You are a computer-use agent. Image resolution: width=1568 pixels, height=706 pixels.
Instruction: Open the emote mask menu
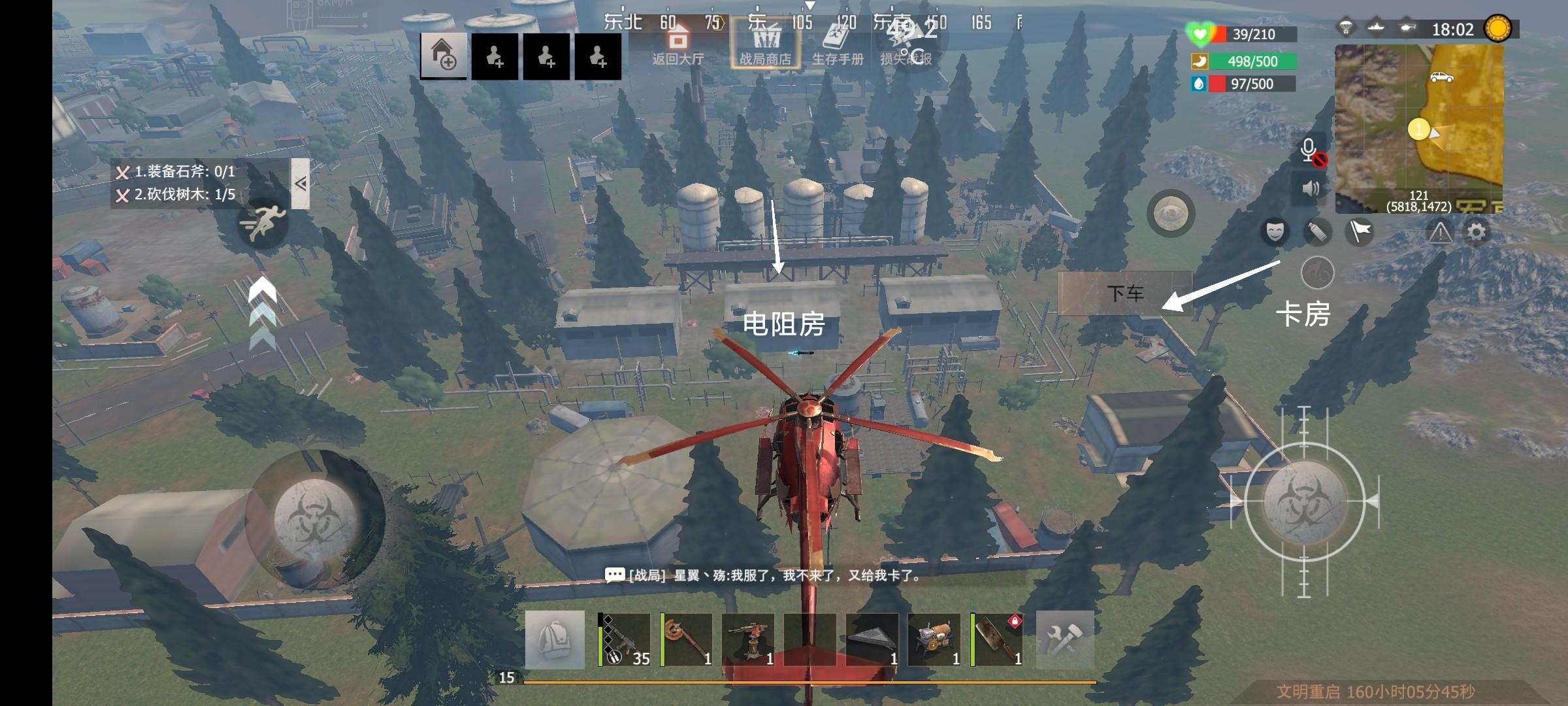[x=1275, y=231]
